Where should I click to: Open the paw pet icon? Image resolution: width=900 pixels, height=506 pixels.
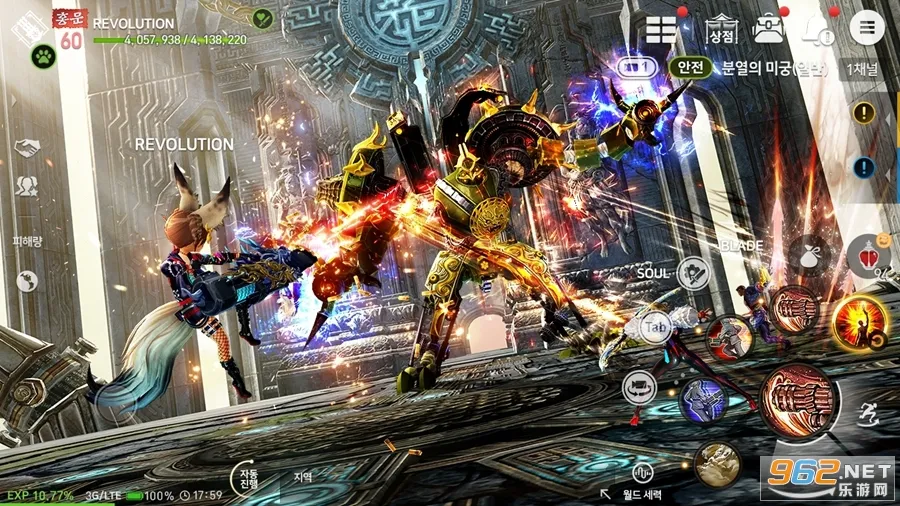[x=42, y=57]
